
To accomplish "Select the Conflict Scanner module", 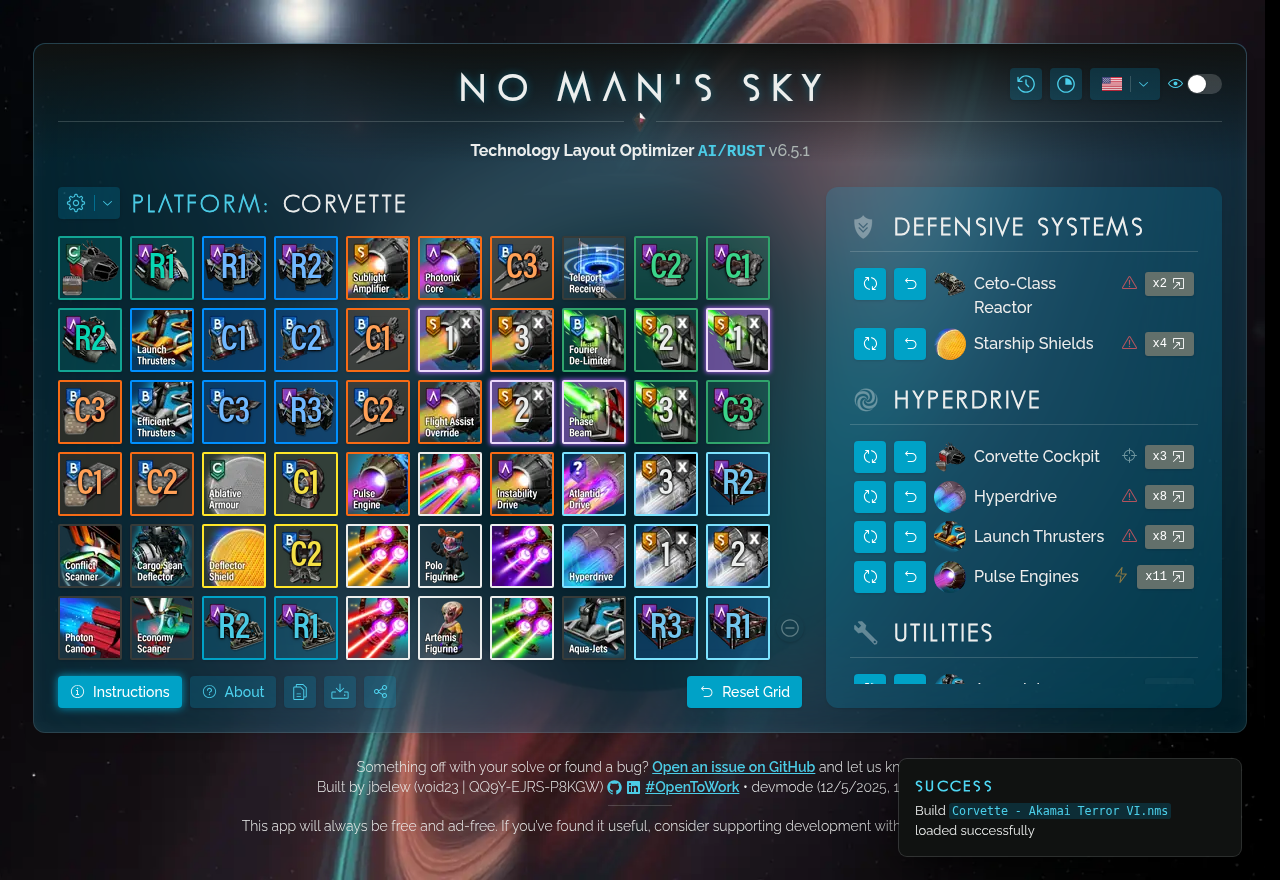I will tap(89, 555).
